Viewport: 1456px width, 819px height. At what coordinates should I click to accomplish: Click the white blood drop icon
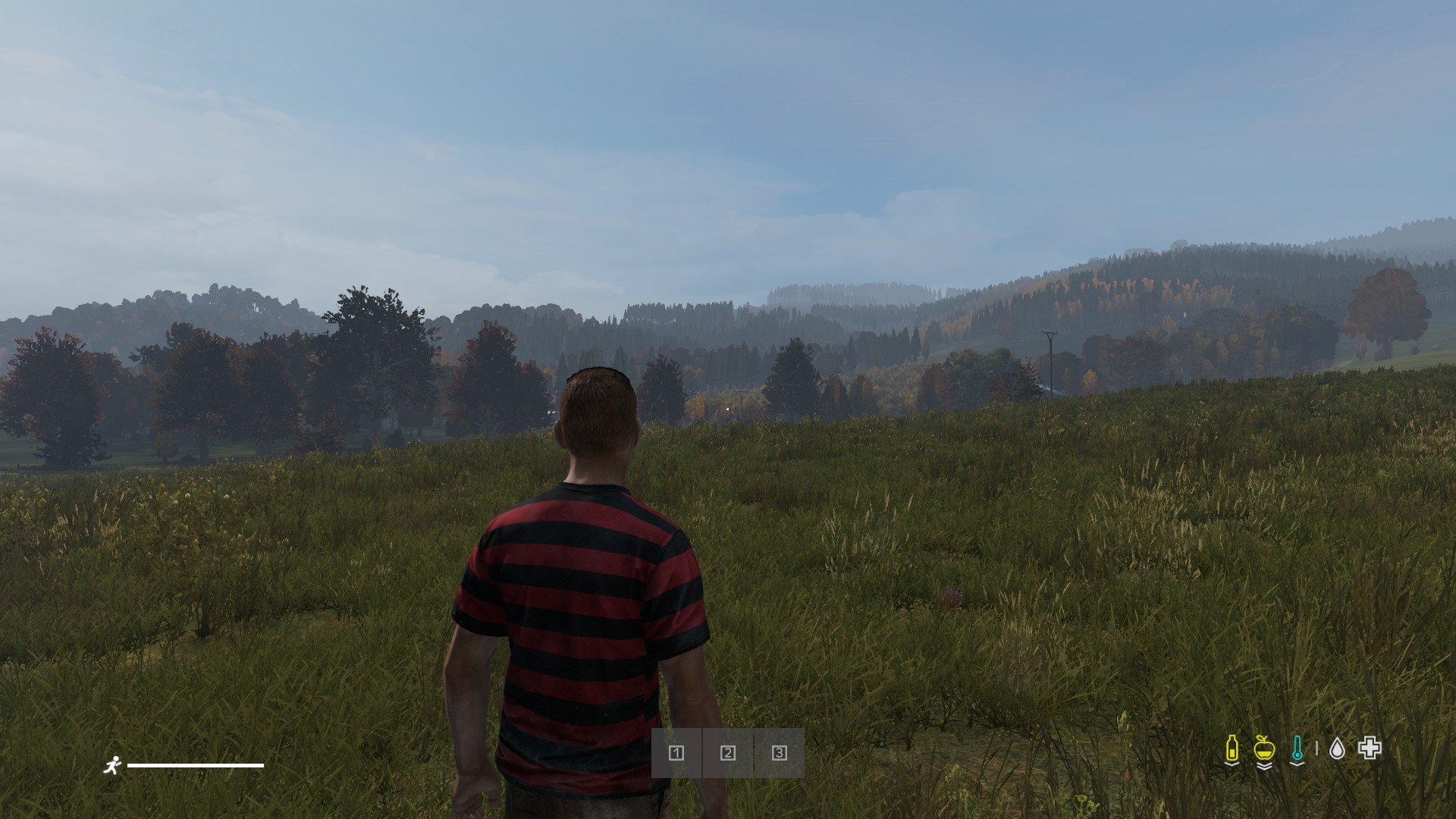(x=1337, y=749)
